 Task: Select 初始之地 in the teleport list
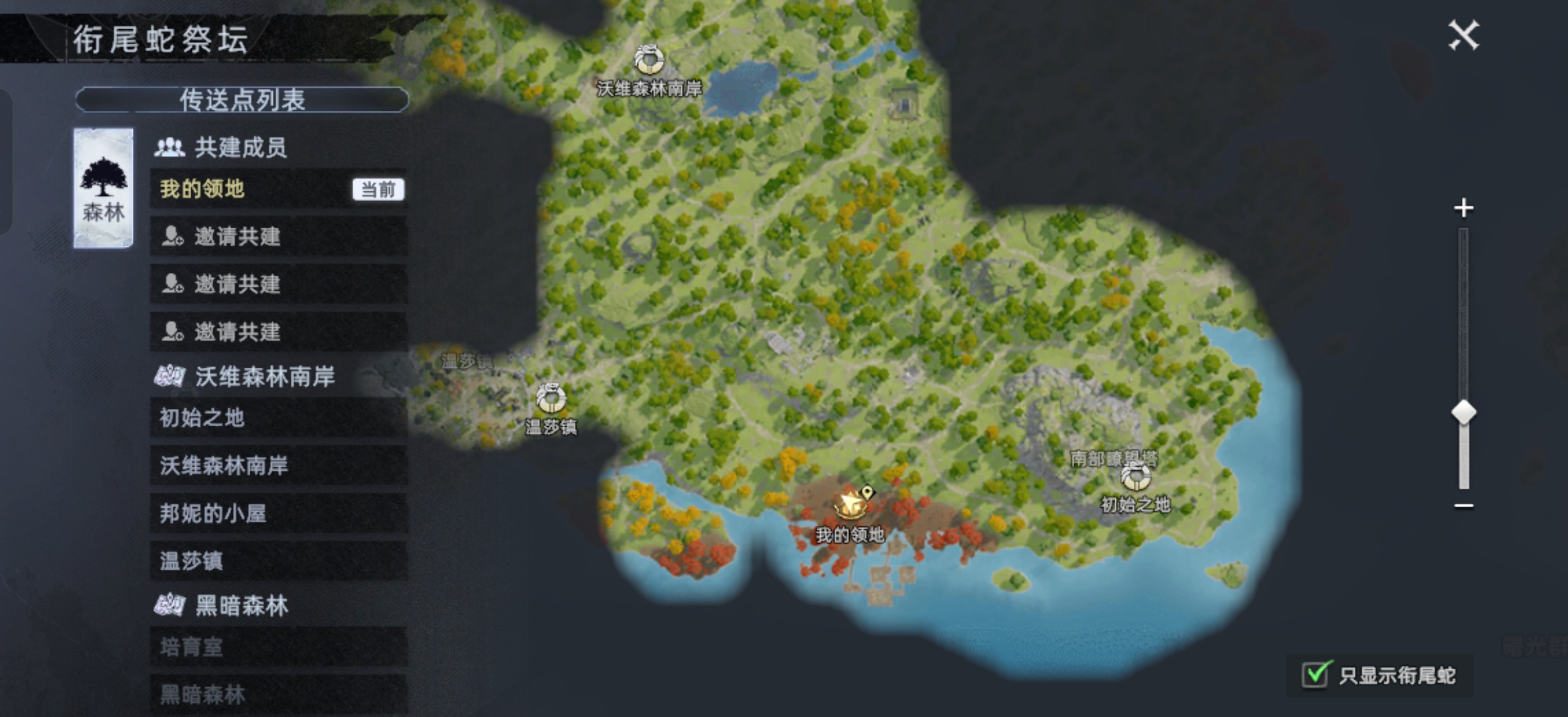[279, 418]
